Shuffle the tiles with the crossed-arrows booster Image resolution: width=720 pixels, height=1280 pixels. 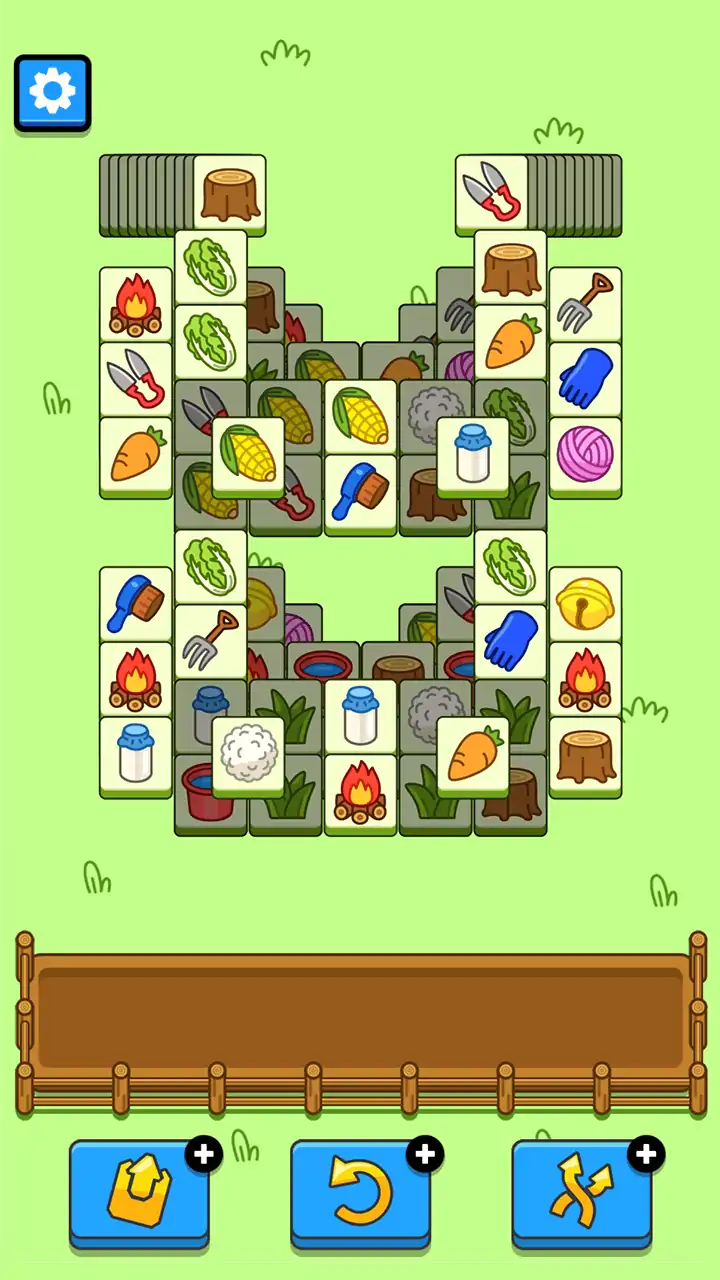[x=582, y=1194]
